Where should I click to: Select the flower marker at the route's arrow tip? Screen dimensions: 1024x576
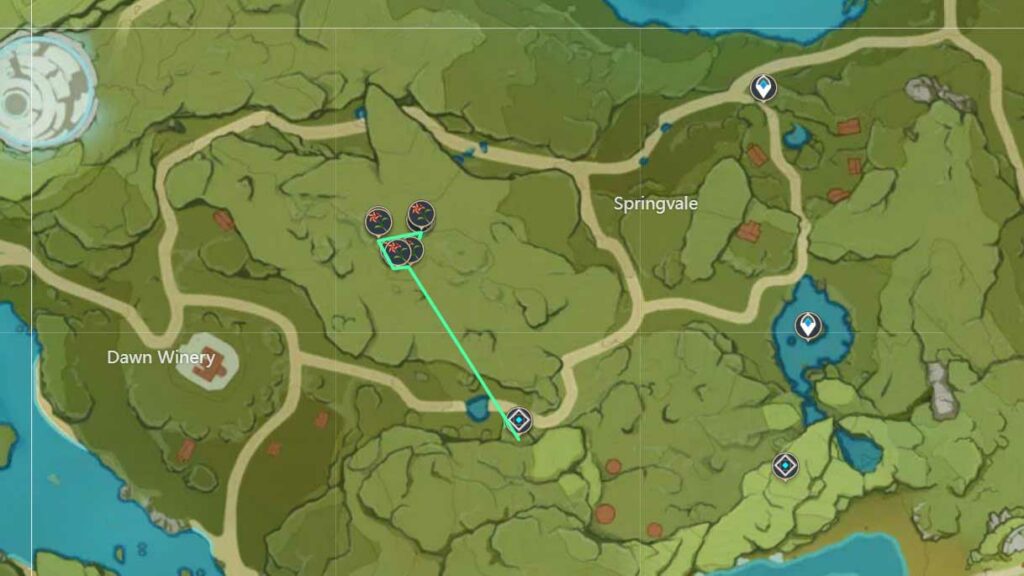(x=420, y=214)
